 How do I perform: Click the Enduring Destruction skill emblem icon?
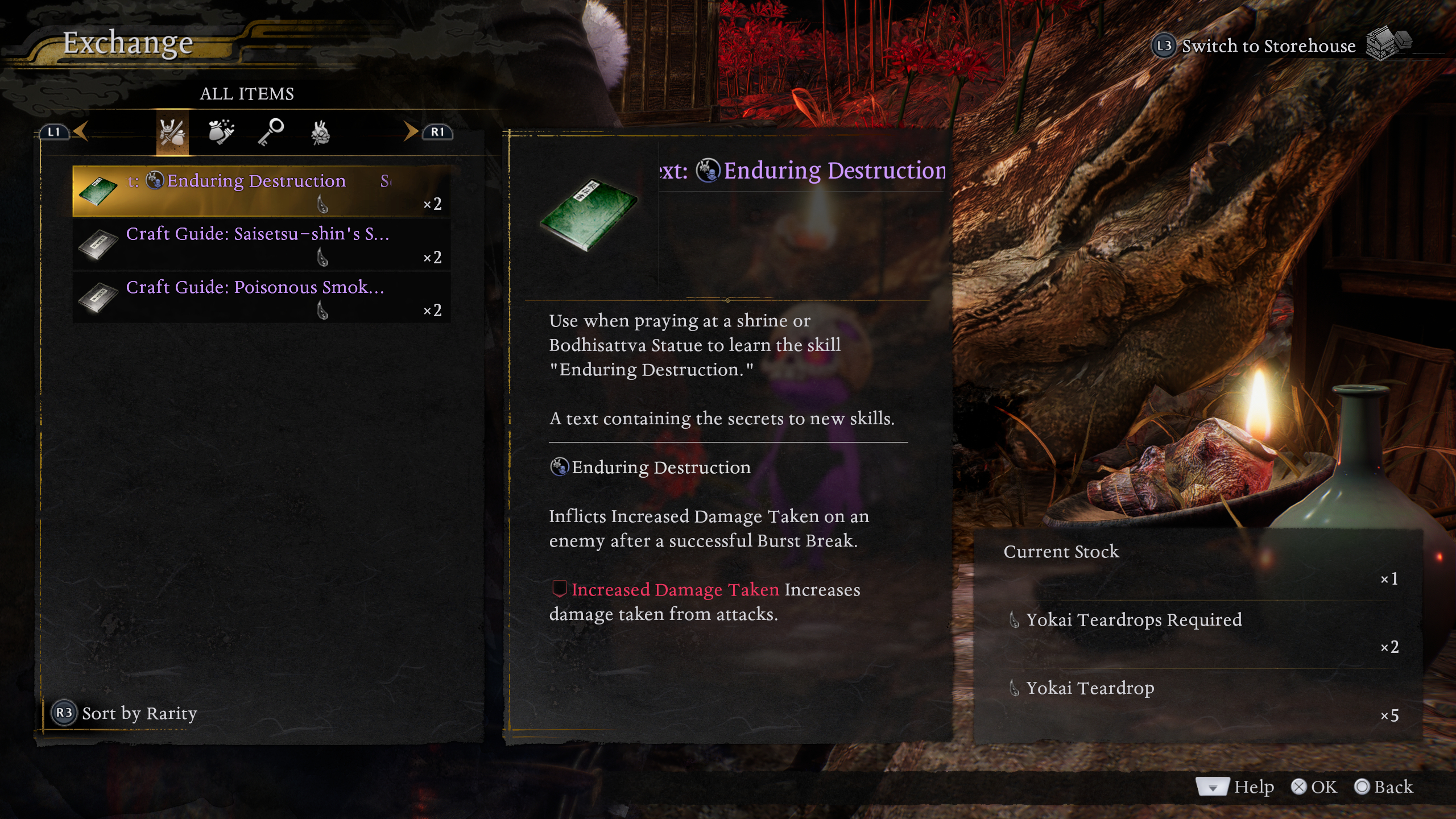[560, 467]
